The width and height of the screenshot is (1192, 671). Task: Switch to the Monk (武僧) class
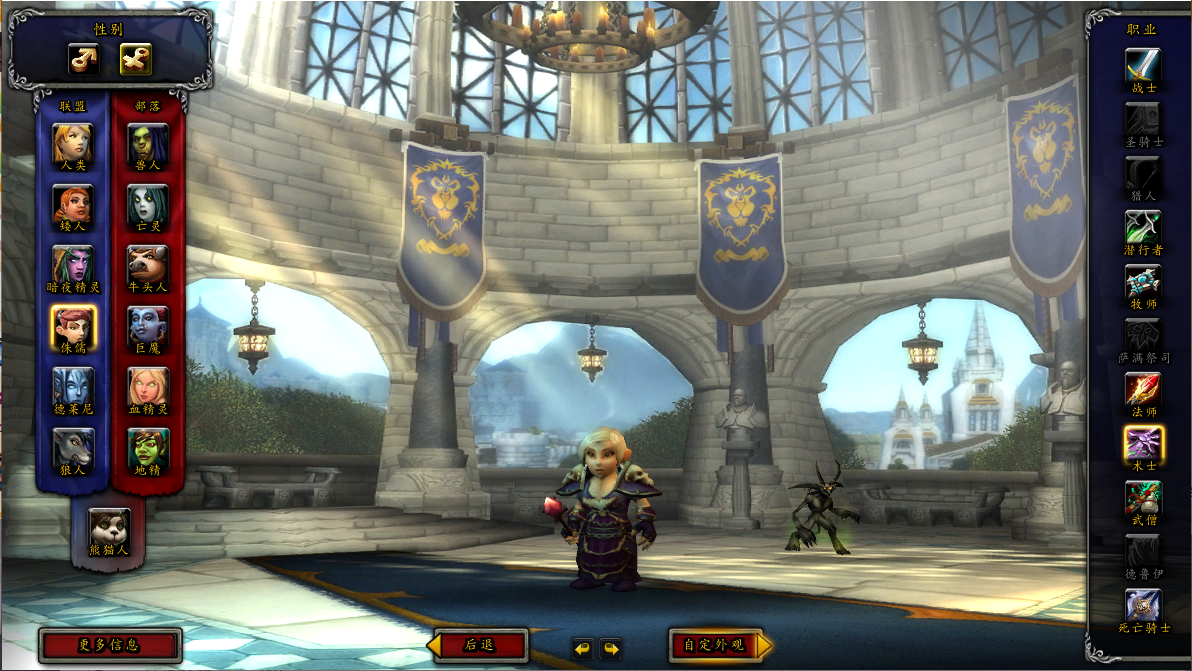(1142, 498)
